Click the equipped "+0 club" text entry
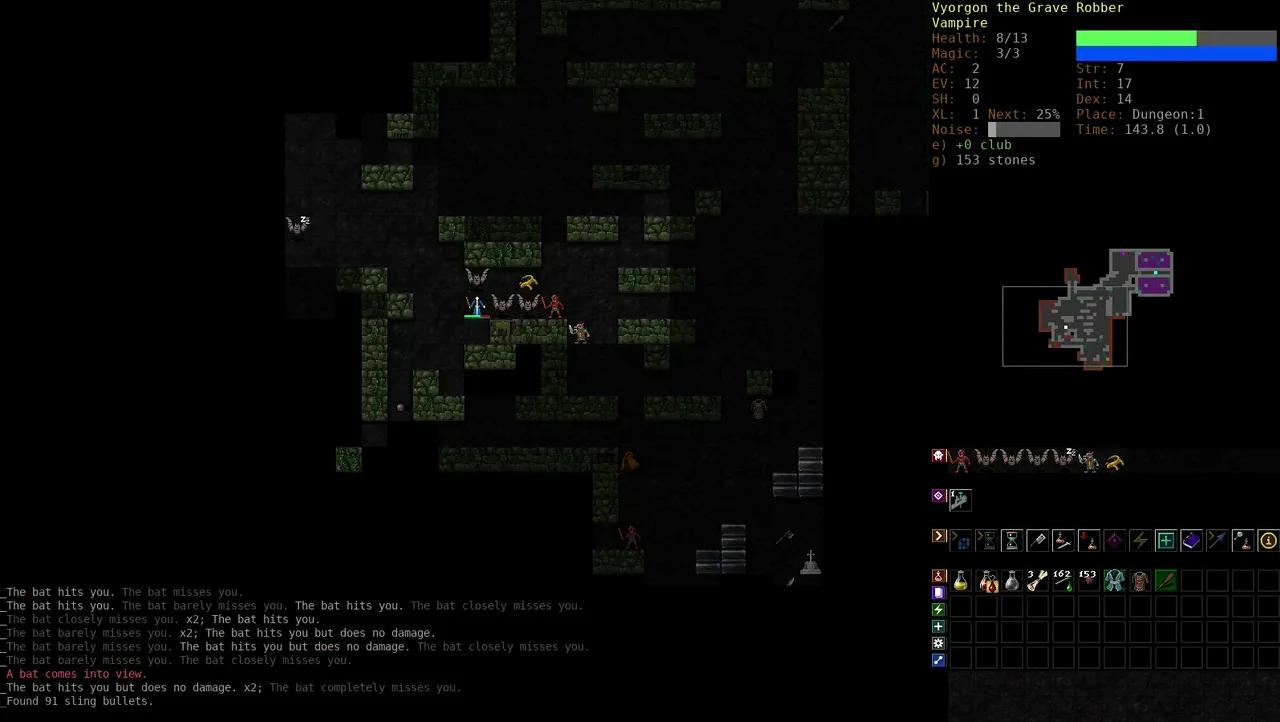 (x=970, y=145)
